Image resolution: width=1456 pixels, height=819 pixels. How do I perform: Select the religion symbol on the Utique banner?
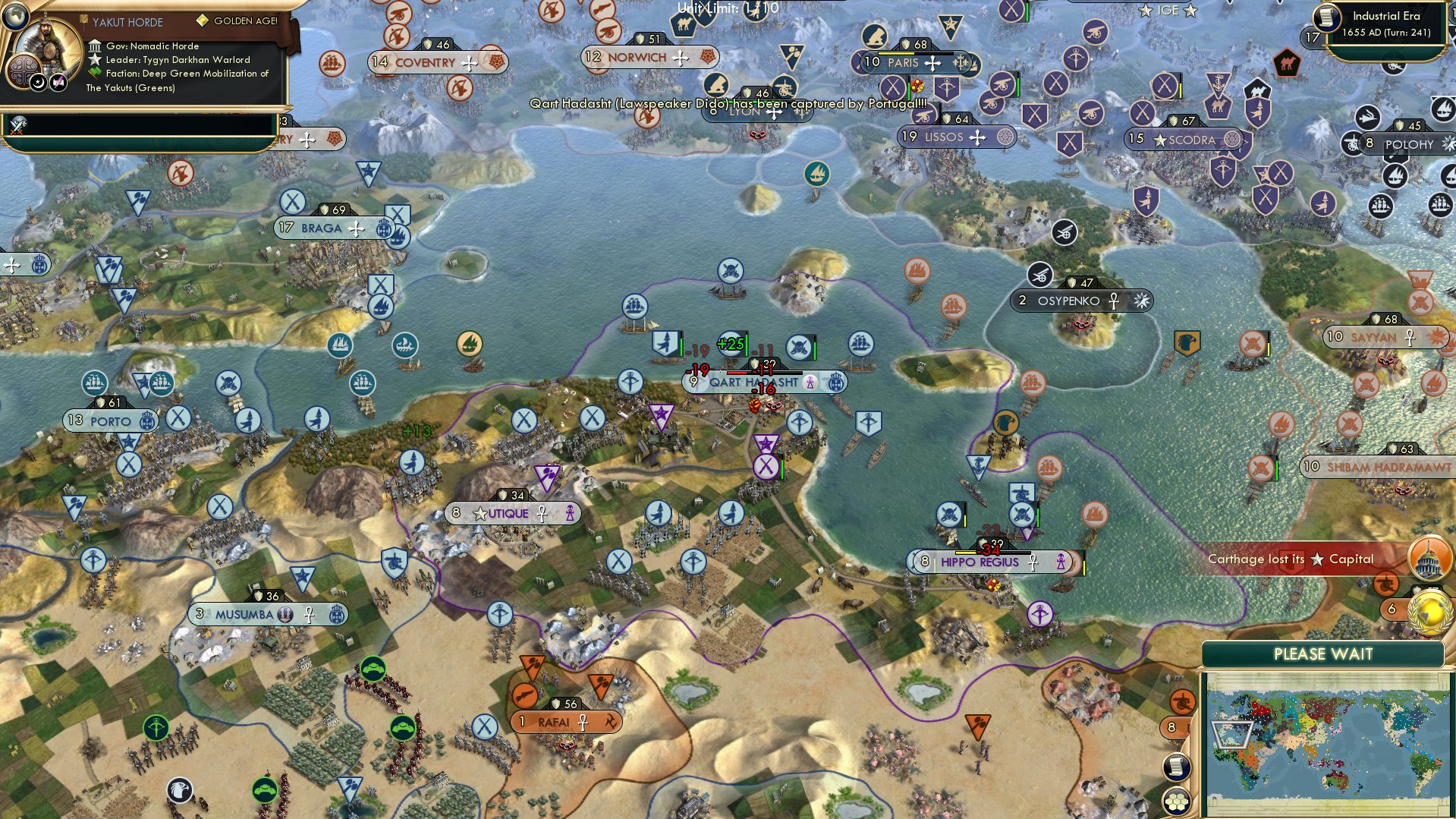(x=543, y=513)
